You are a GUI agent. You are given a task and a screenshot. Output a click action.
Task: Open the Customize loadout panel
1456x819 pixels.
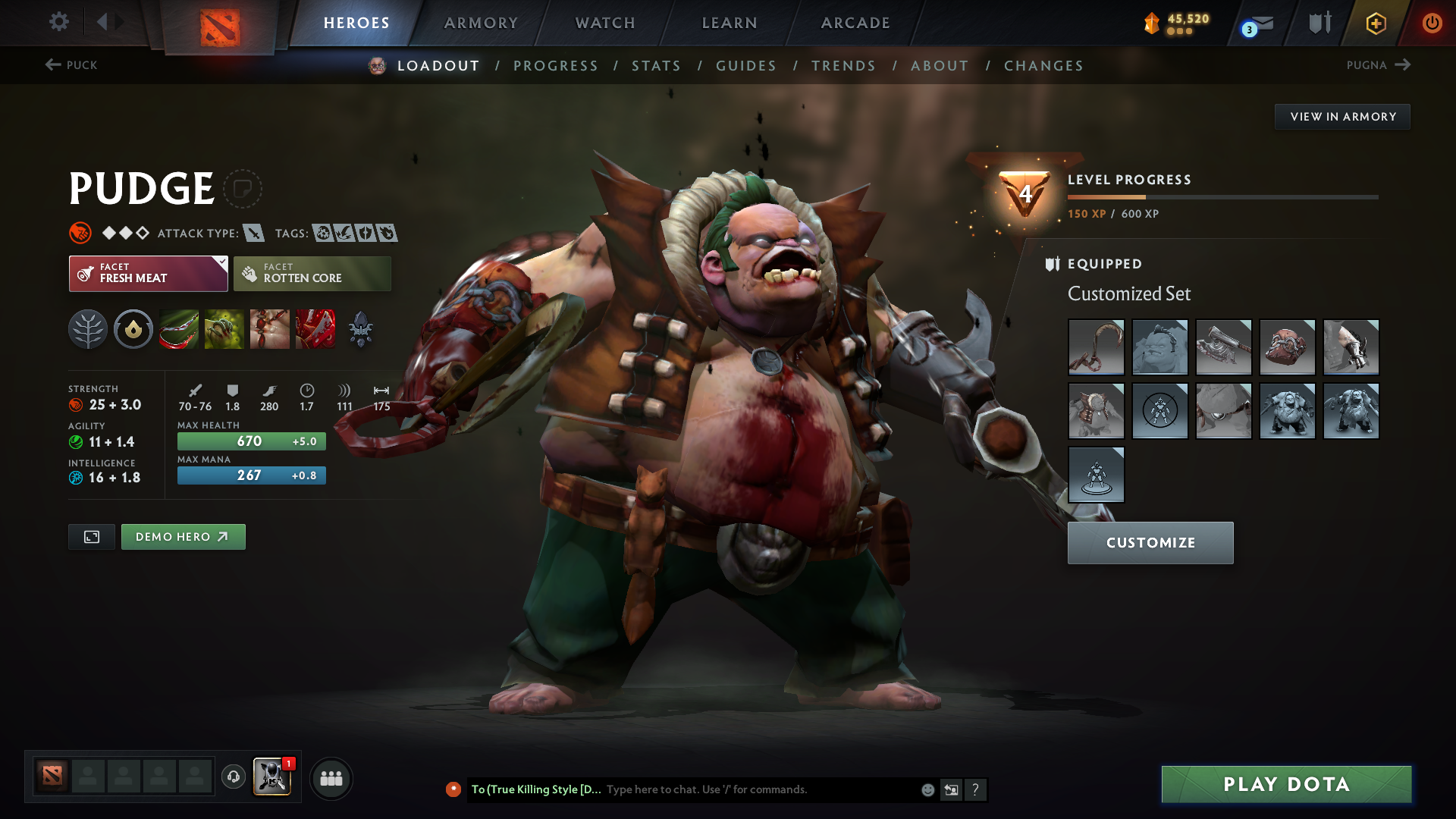tap(1150, 543)
